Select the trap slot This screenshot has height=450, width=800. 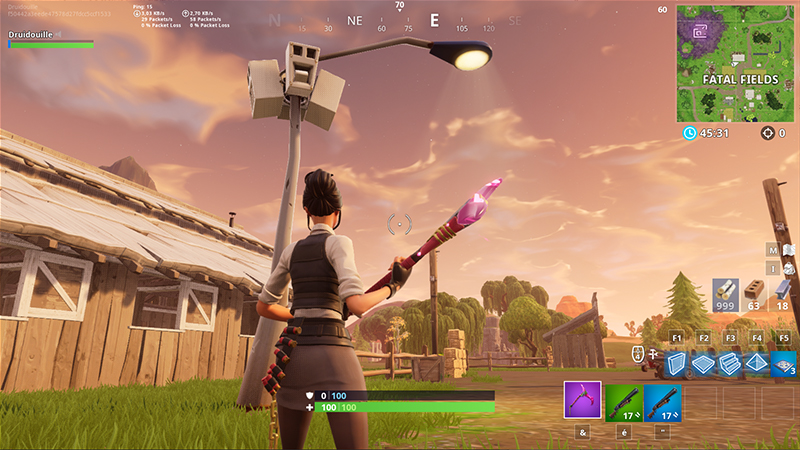click(784, 362)
